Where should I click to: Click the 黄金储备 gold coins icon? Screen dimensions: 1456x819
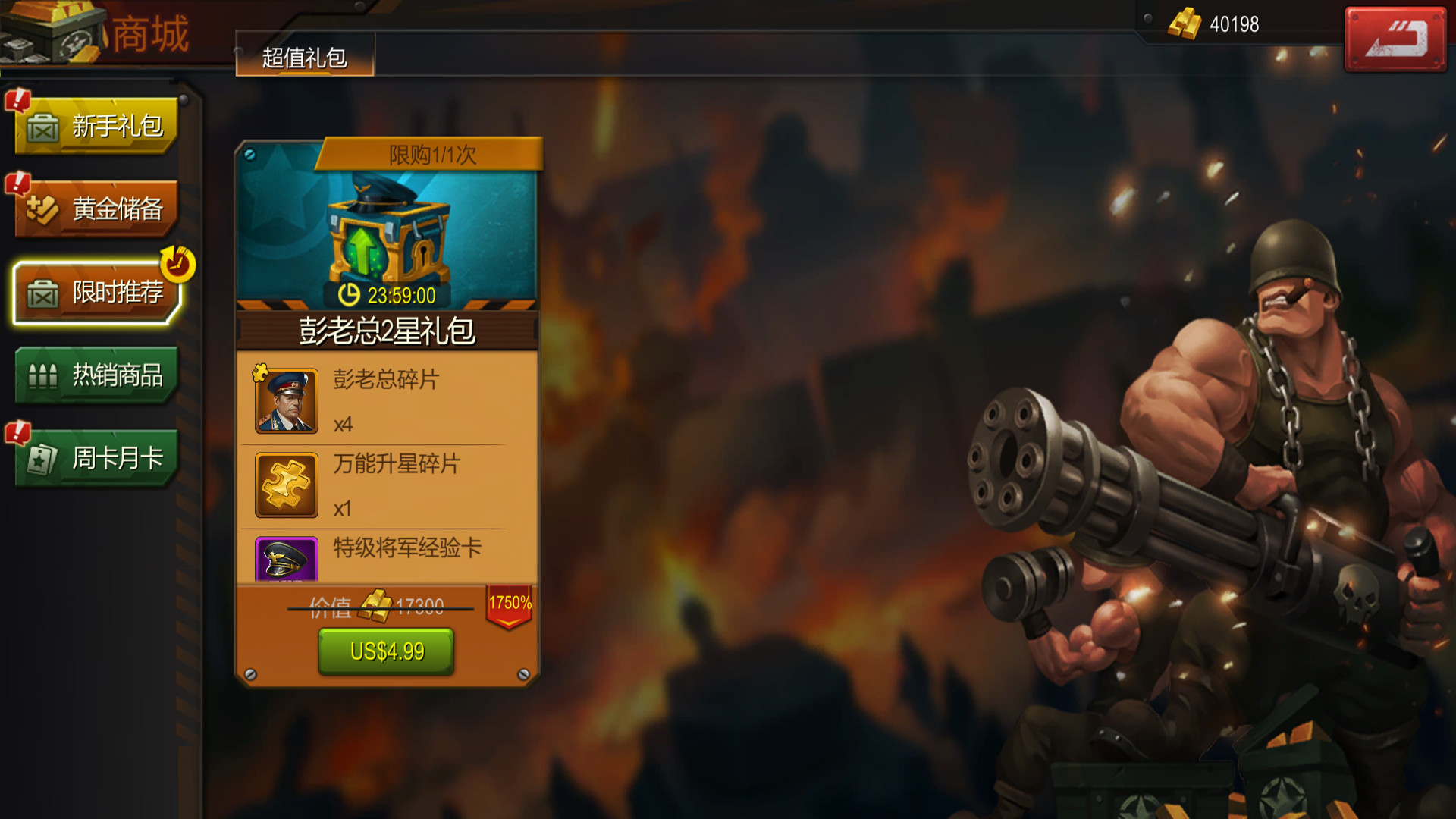coord(43,210)
